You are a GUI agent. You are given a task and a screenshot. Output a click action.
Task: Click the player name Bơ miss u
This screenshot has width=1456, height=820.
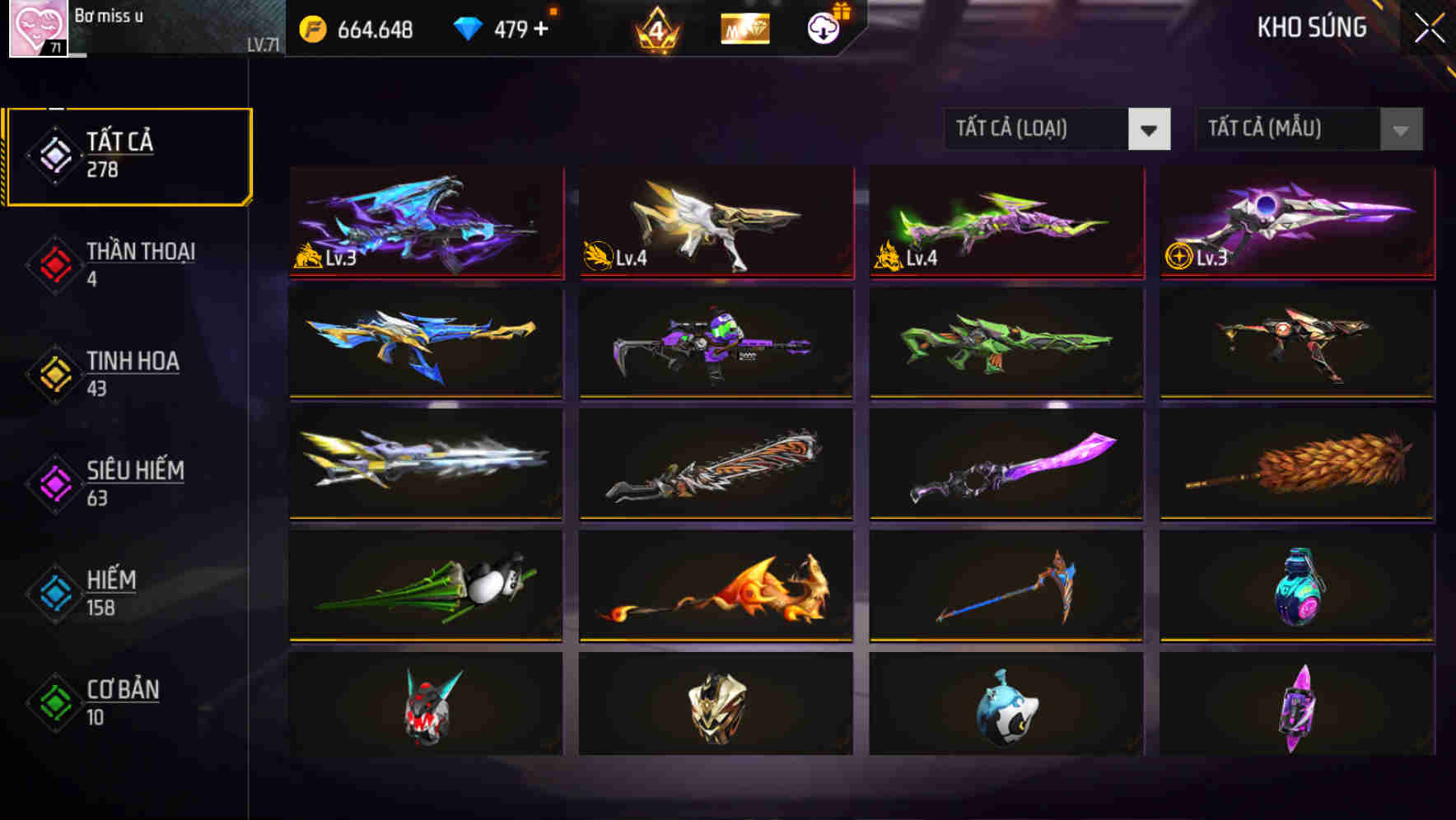[107, 15]
